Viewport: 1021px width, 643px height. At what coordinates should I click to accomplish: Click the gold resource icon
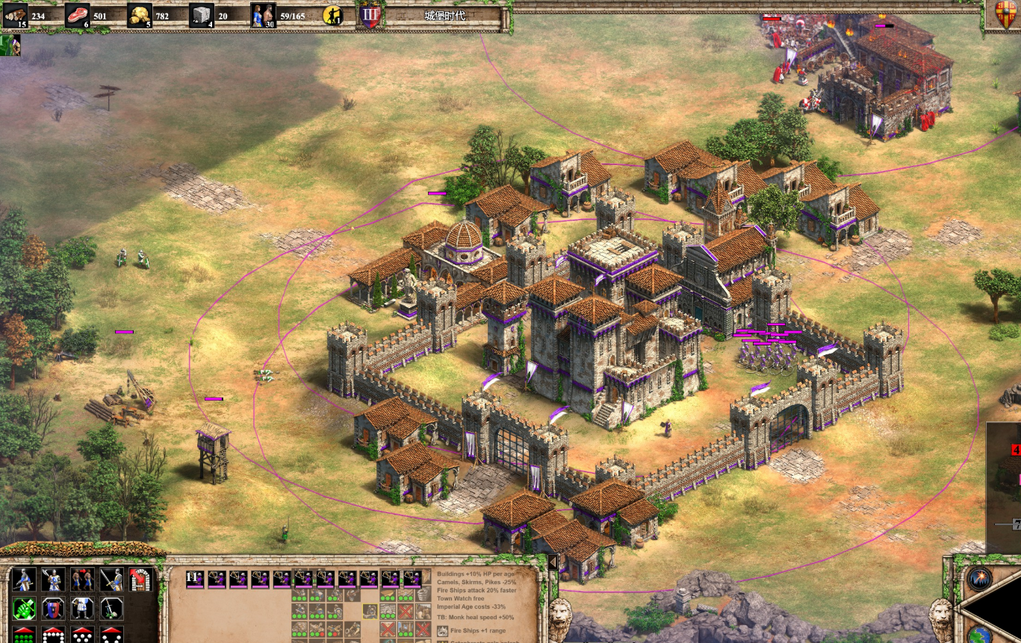click(x=139, y=15)
